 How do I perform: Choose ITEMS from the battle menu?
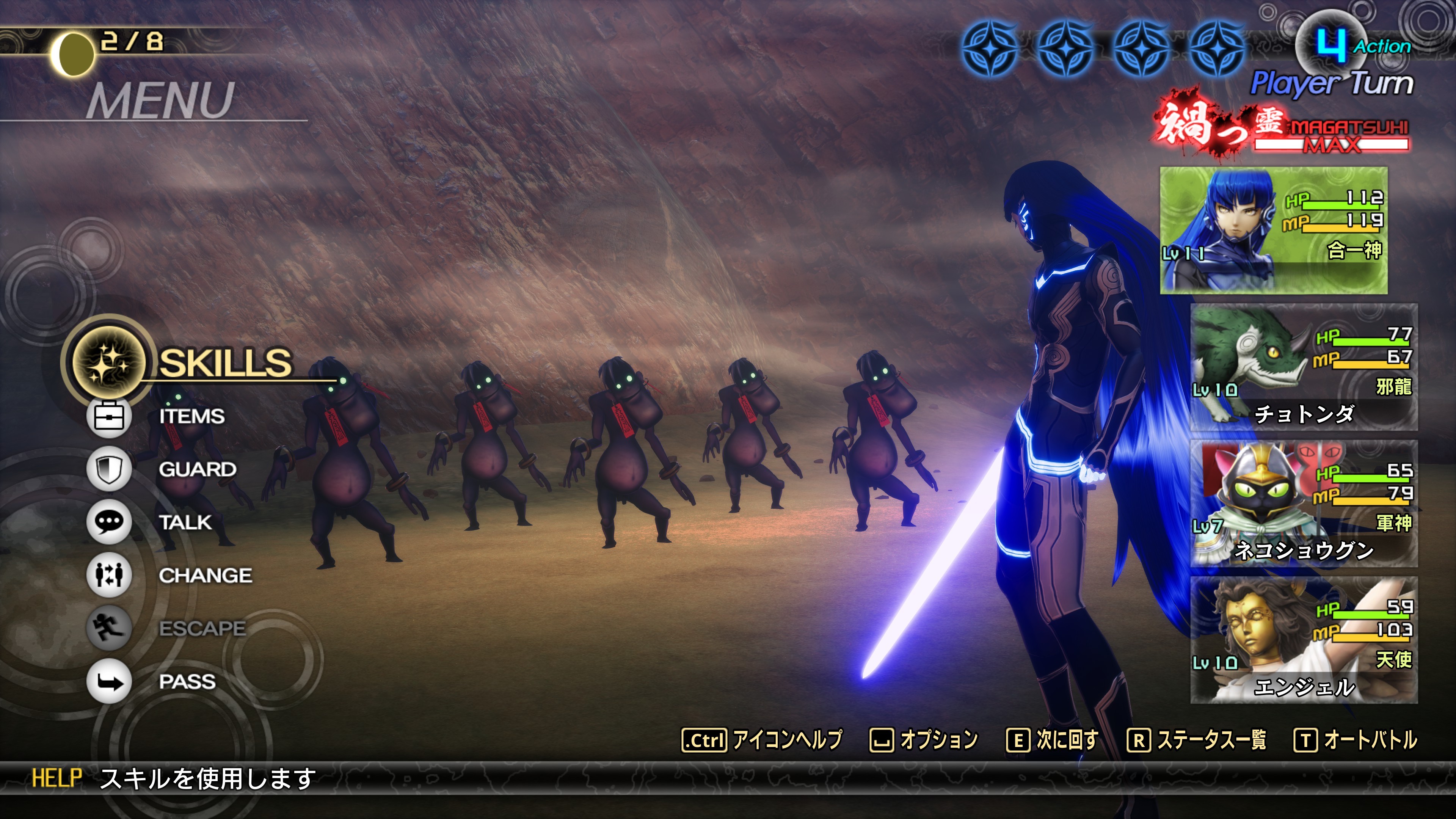tap(191, 417)
